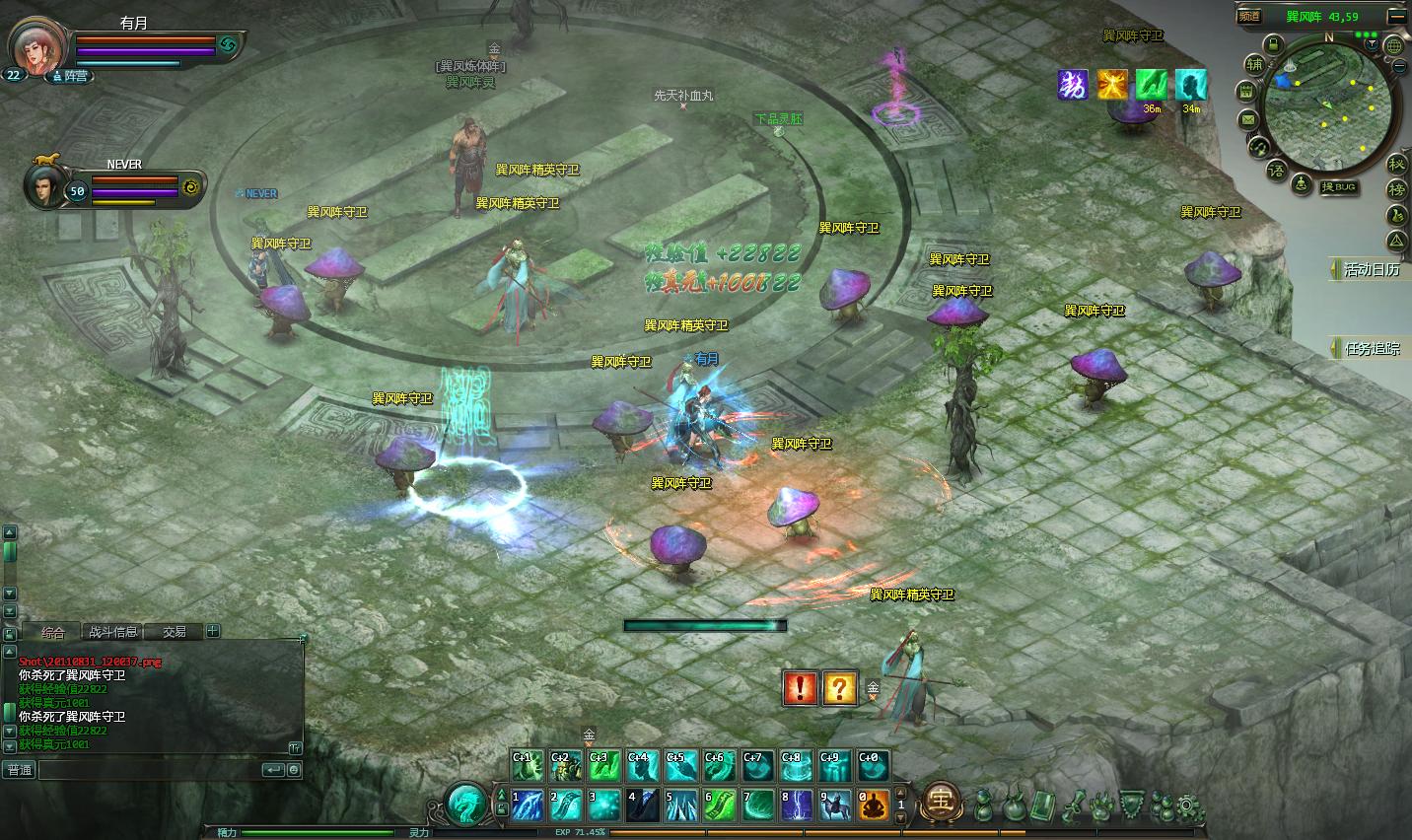Open the 频道 channel button above the minimap
Screen dimensions: 1412x840
pyautogui.click(x=1250, y=16)
